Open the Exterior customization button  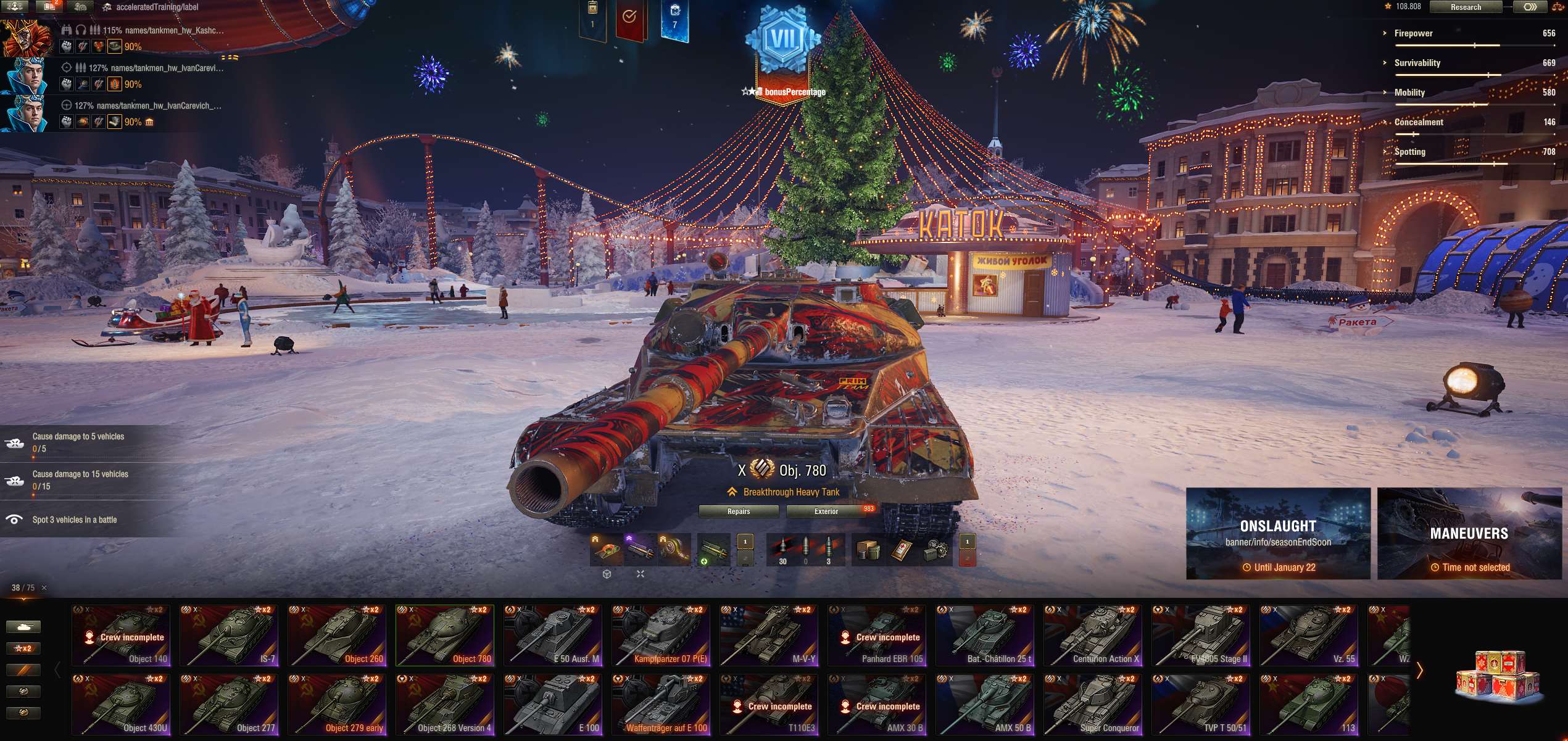tap(826, 511)
